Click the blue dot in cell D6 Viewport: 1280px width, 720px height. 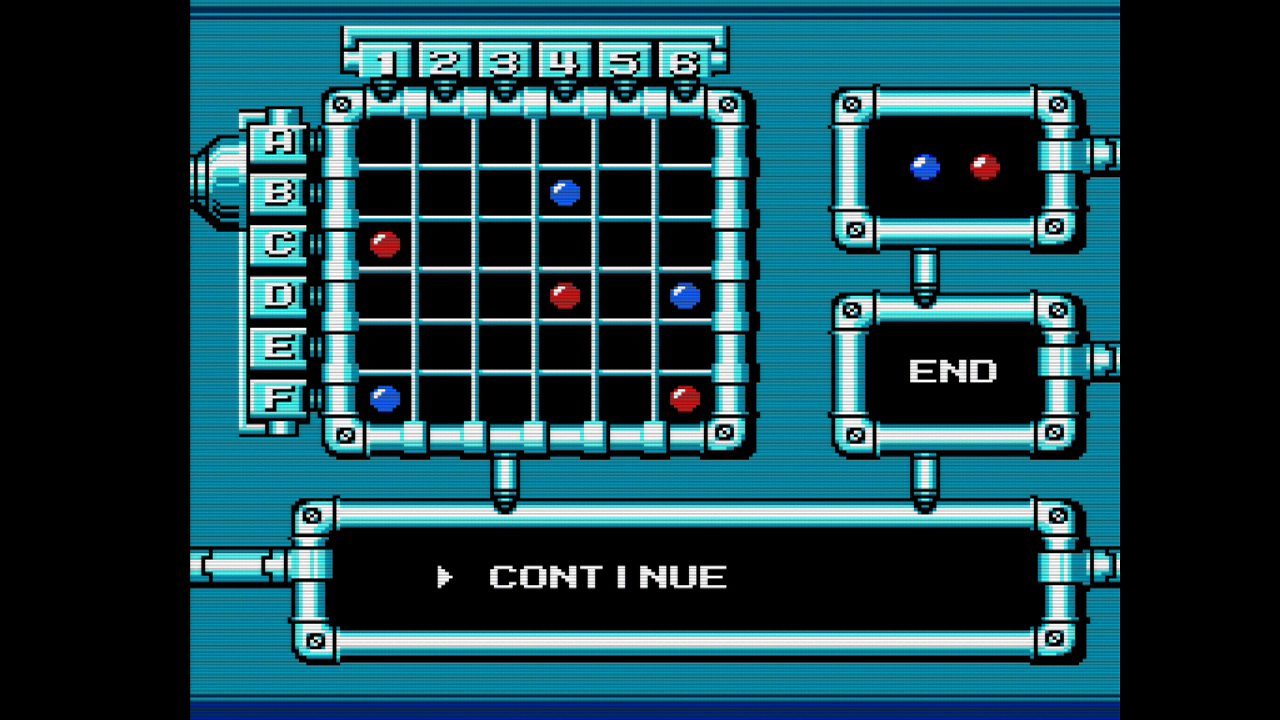pyautogui.click(x=685, y=295)
